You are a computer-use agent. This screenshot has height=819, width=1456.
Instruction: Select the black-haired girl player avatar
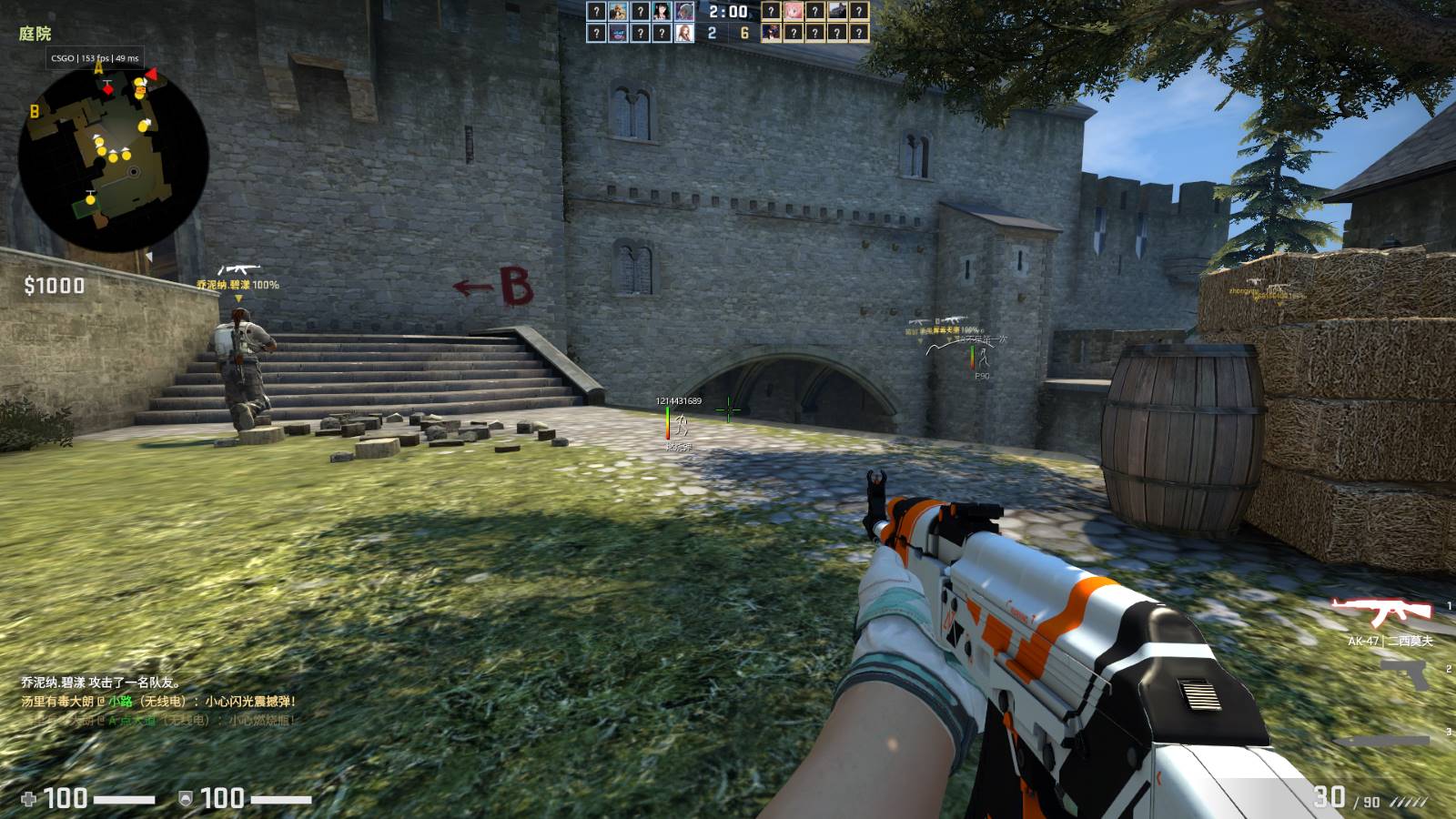pyautogui.click(x=662, y=12)
